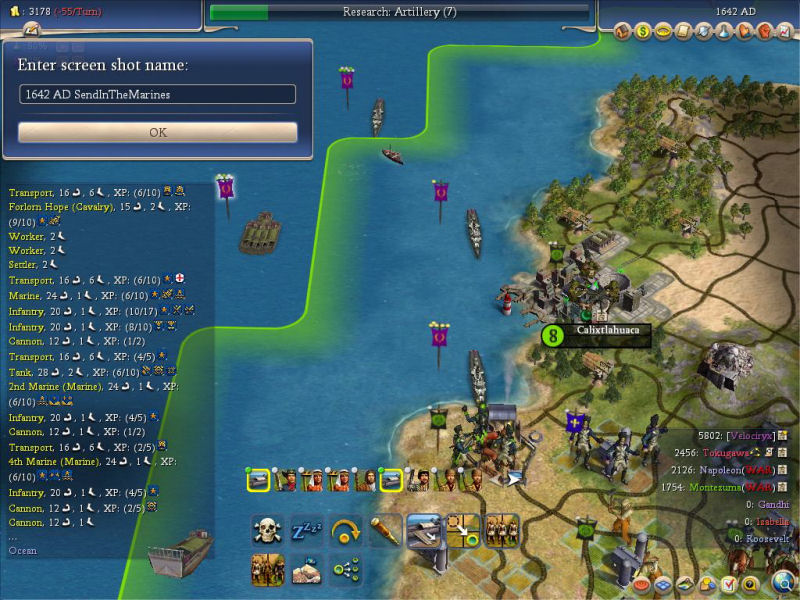Put unit to sleep with the ZZZ icon

(306, 530)
